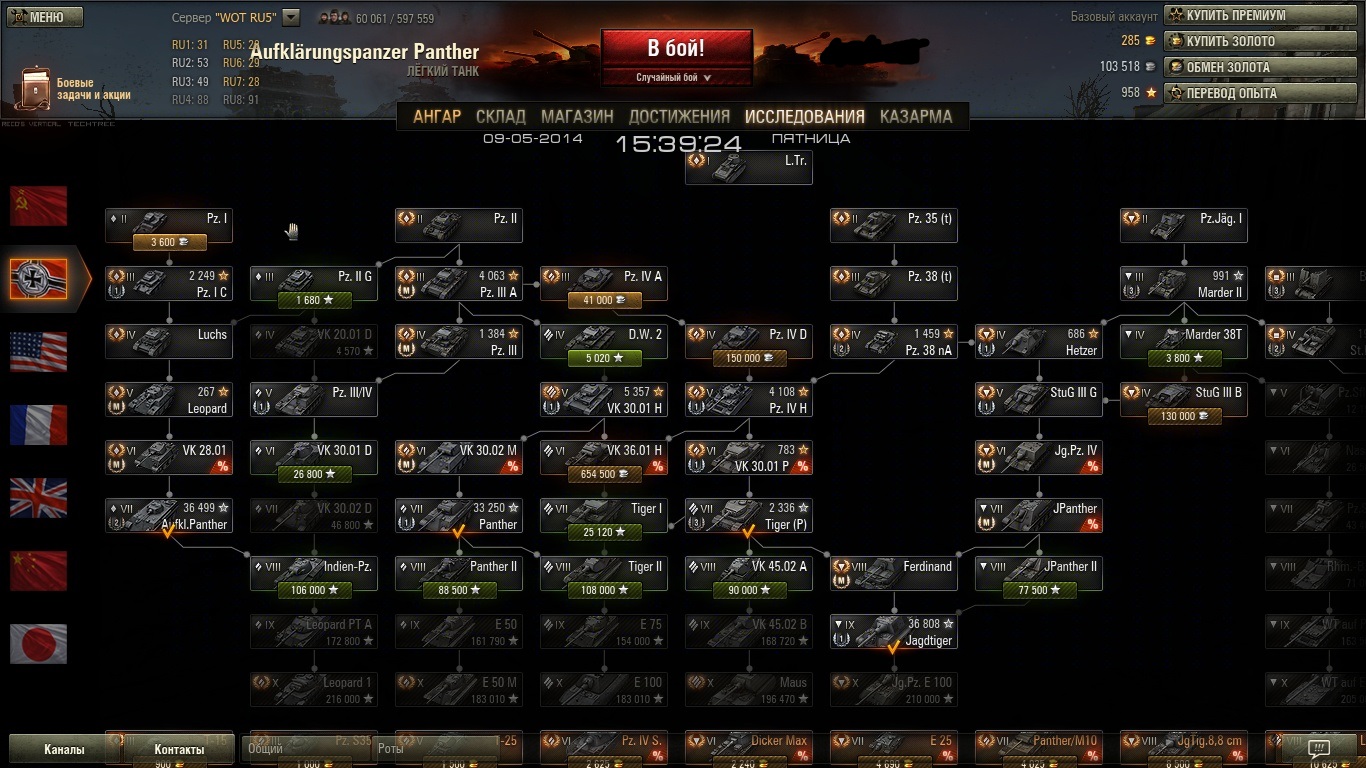Open the server selection dropdown
1366x768 pixels.
[x=291, y=17]
